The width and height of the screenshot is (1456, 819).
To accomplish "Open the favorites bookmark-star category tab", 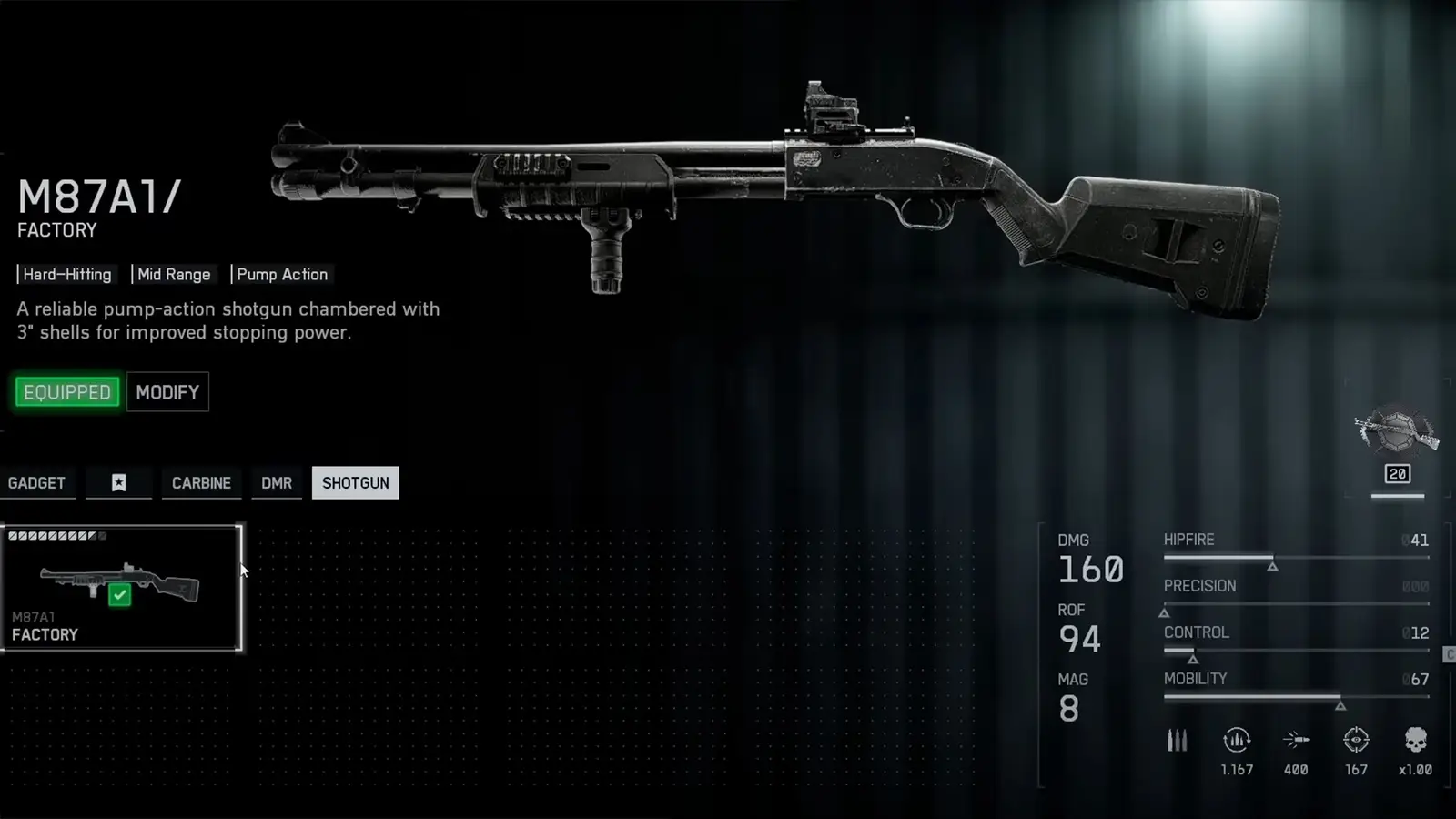I will 119,483.
